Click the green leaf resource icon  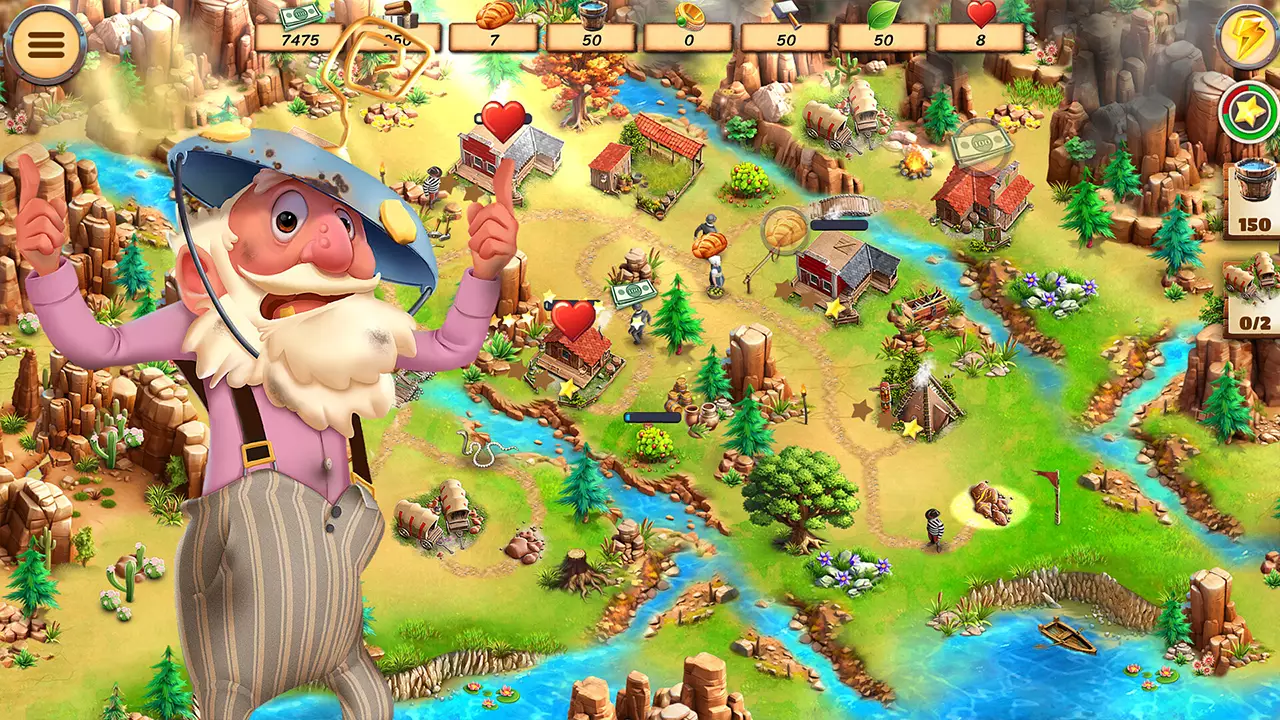coord(882,14)
